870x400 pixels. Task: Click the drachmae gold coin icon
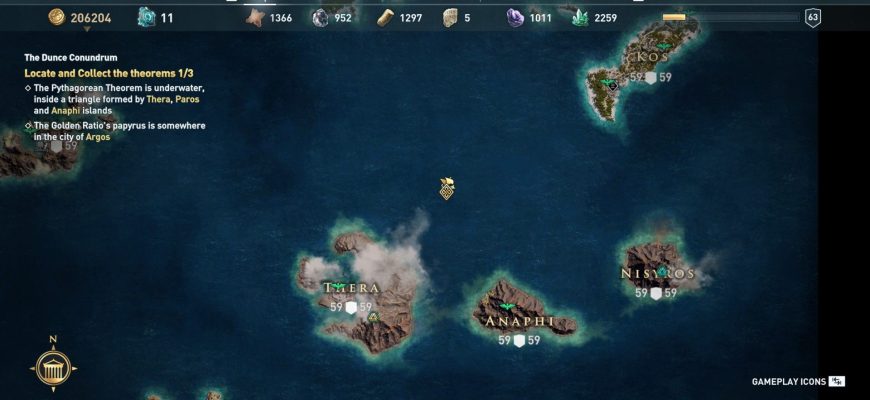coord(56,17)
